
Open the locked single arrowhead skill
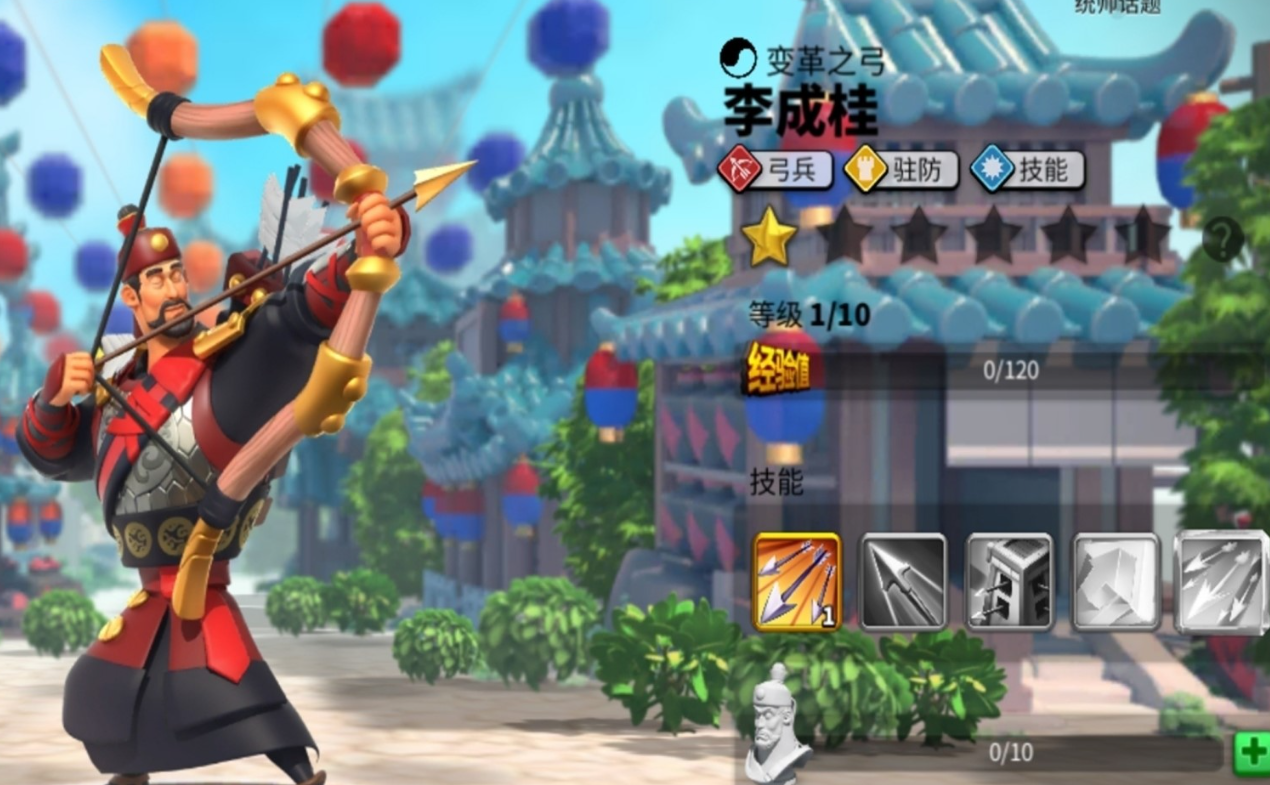(903, 582)
